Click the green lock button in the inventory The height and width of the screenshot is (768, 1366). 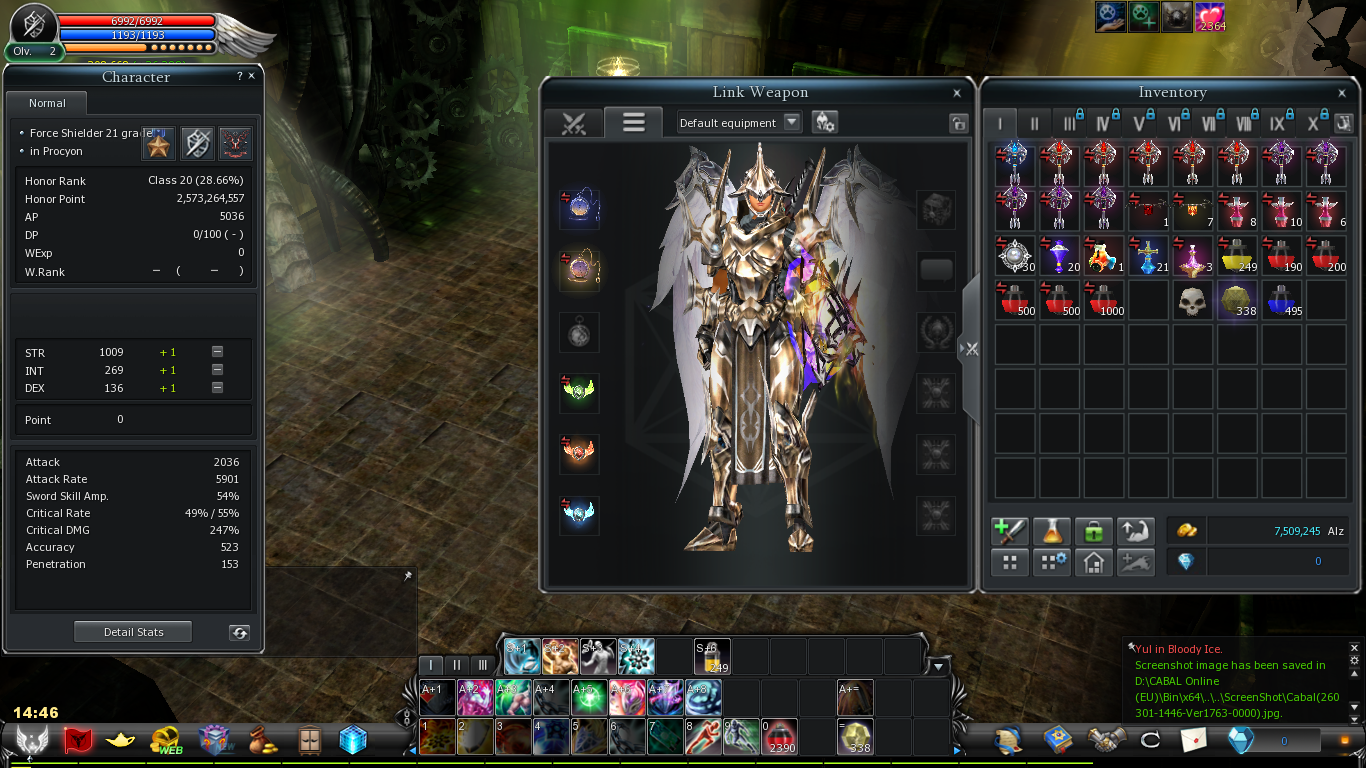pyautogui.click(x=1094, y=531)
